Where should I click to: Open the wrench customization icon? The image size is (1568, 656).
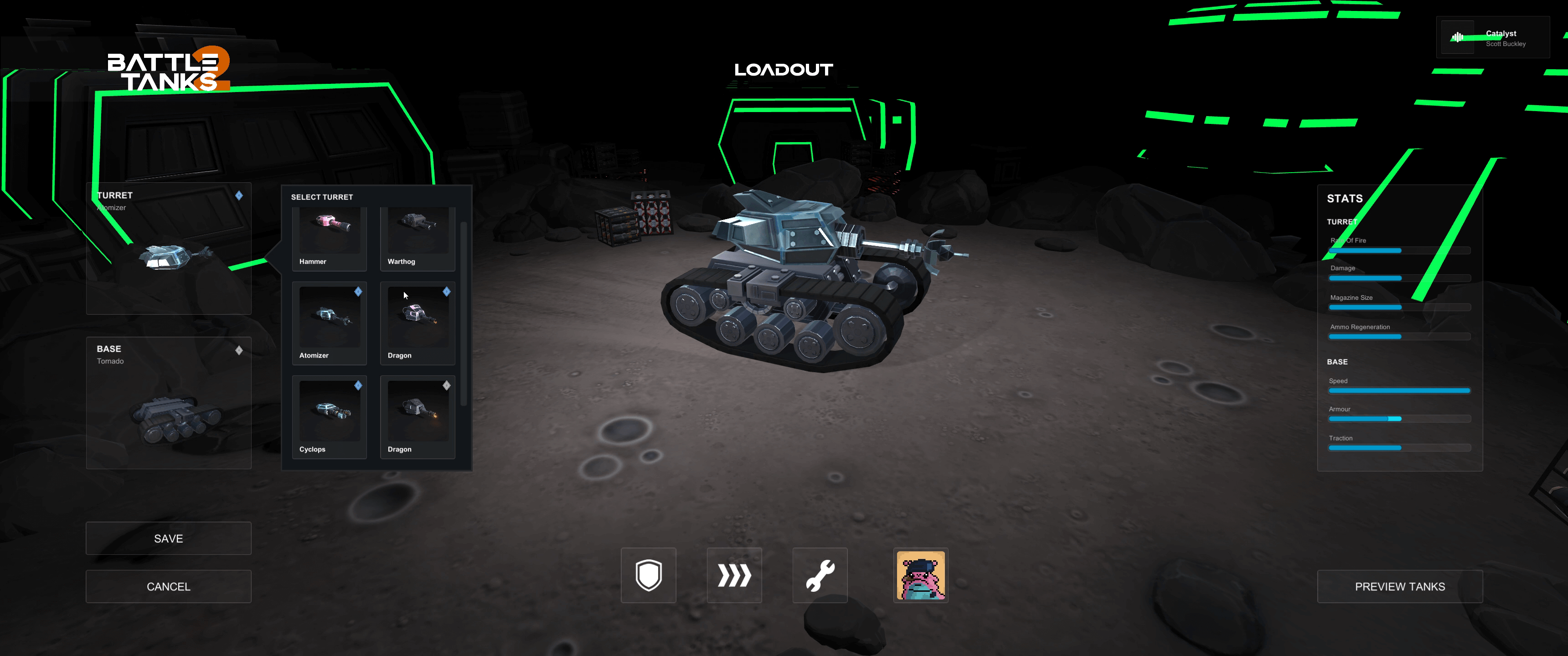point(819,574)
